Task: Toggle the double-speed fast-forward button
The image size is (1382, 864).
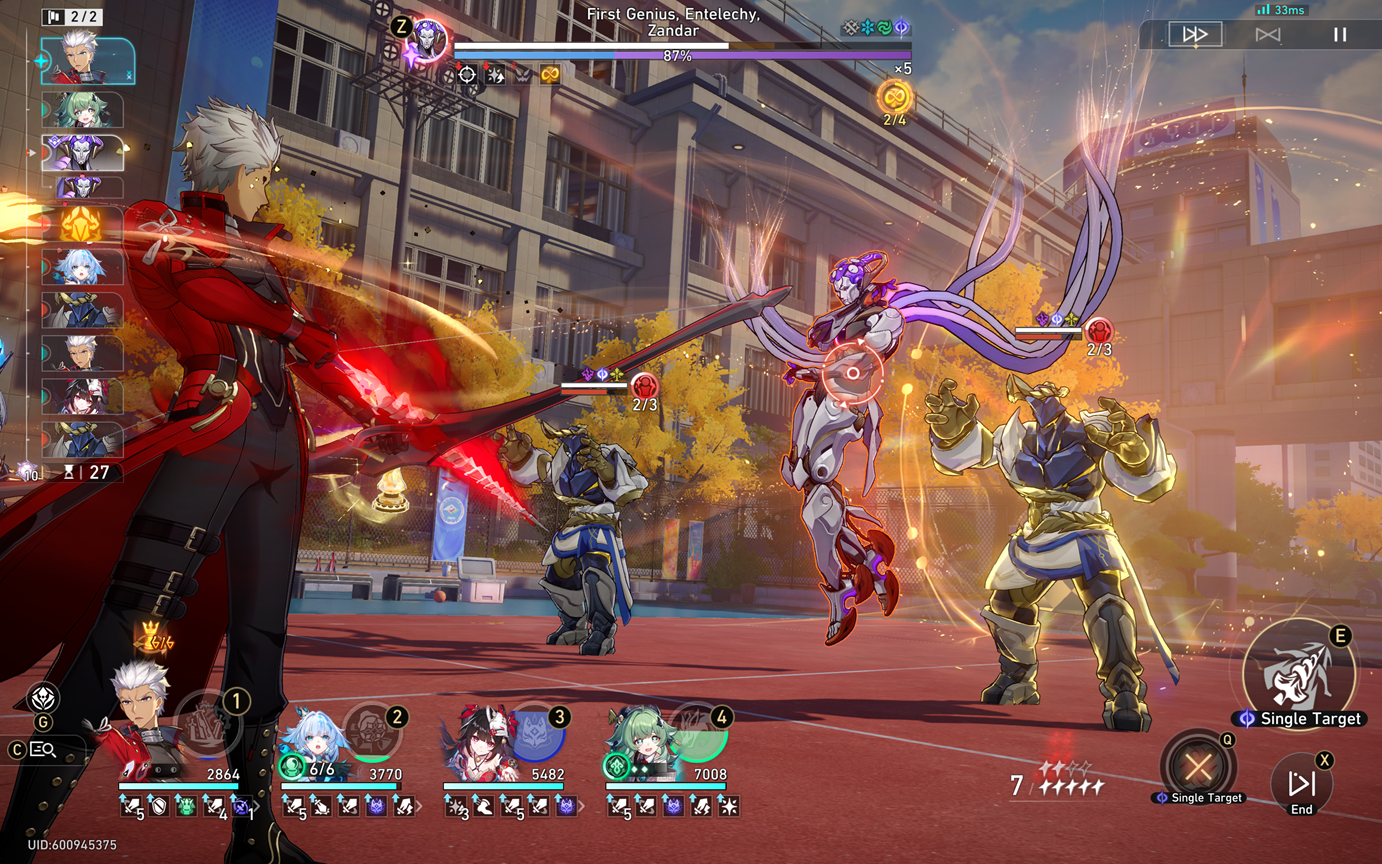Action: point(1195,35)
